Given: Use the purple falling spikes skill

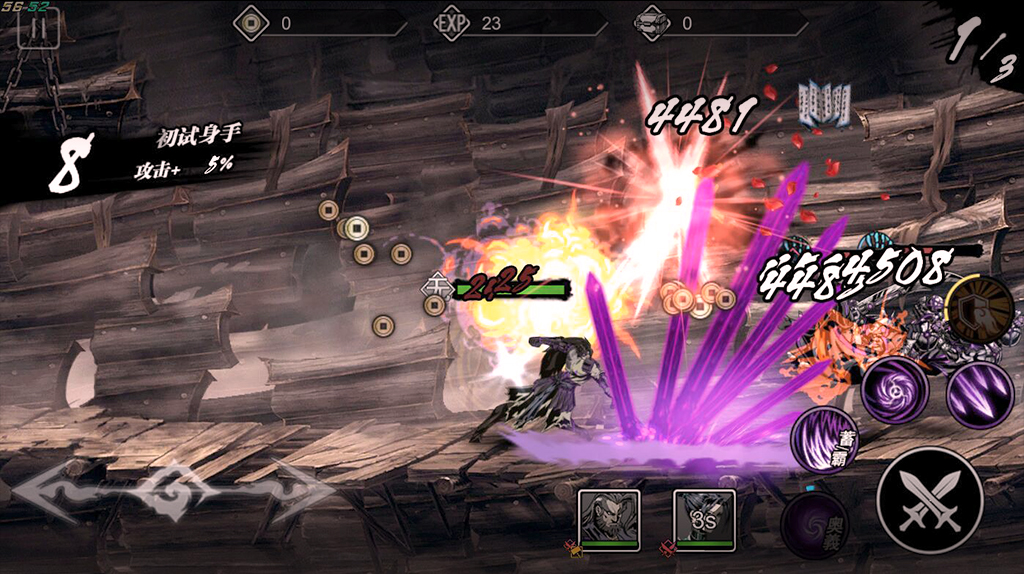Looking at the screenshot, I should click(x=979, y=394).
